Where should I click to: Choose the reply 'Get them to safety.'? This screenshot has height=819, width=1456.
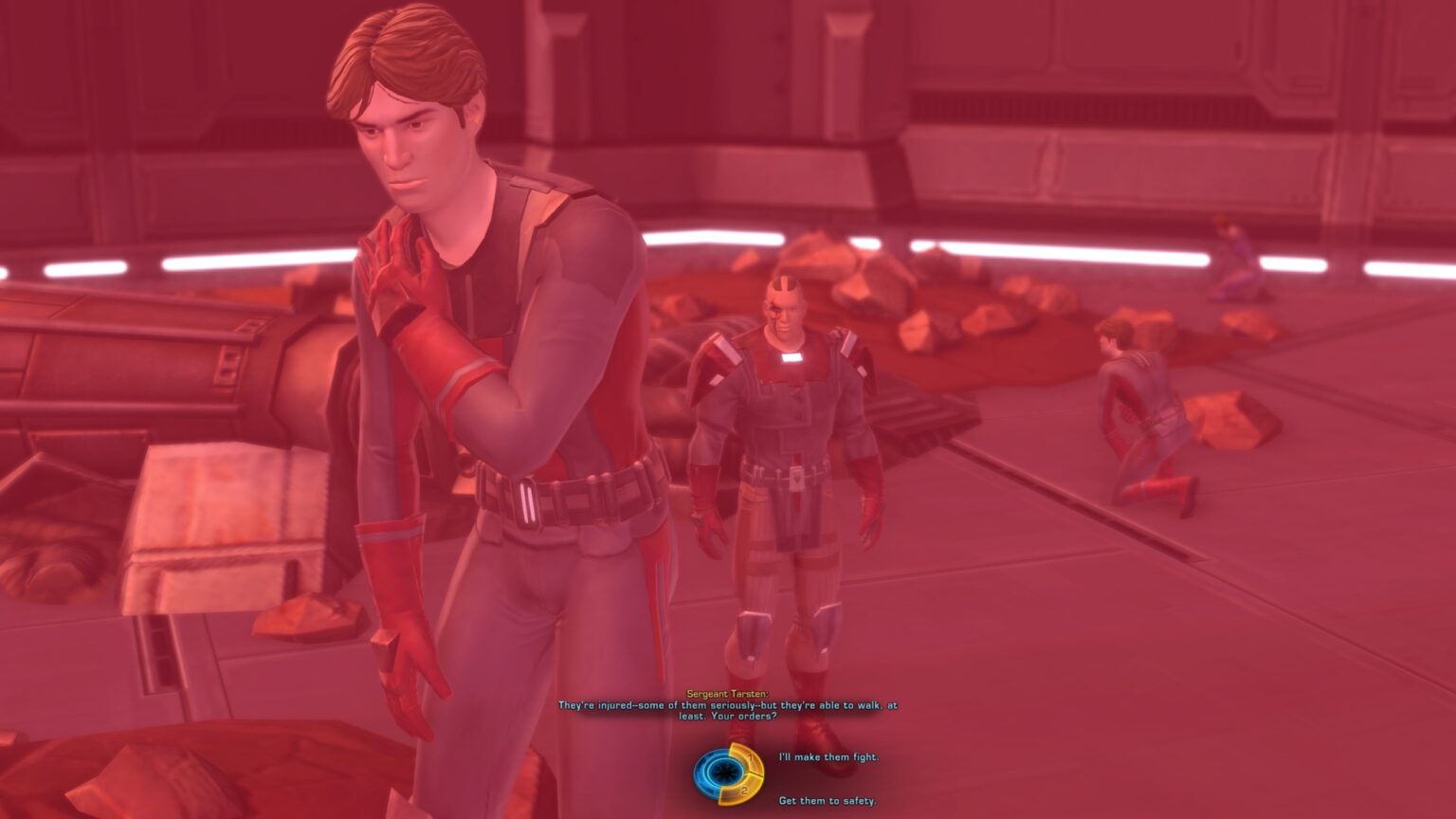pos(828,801)
